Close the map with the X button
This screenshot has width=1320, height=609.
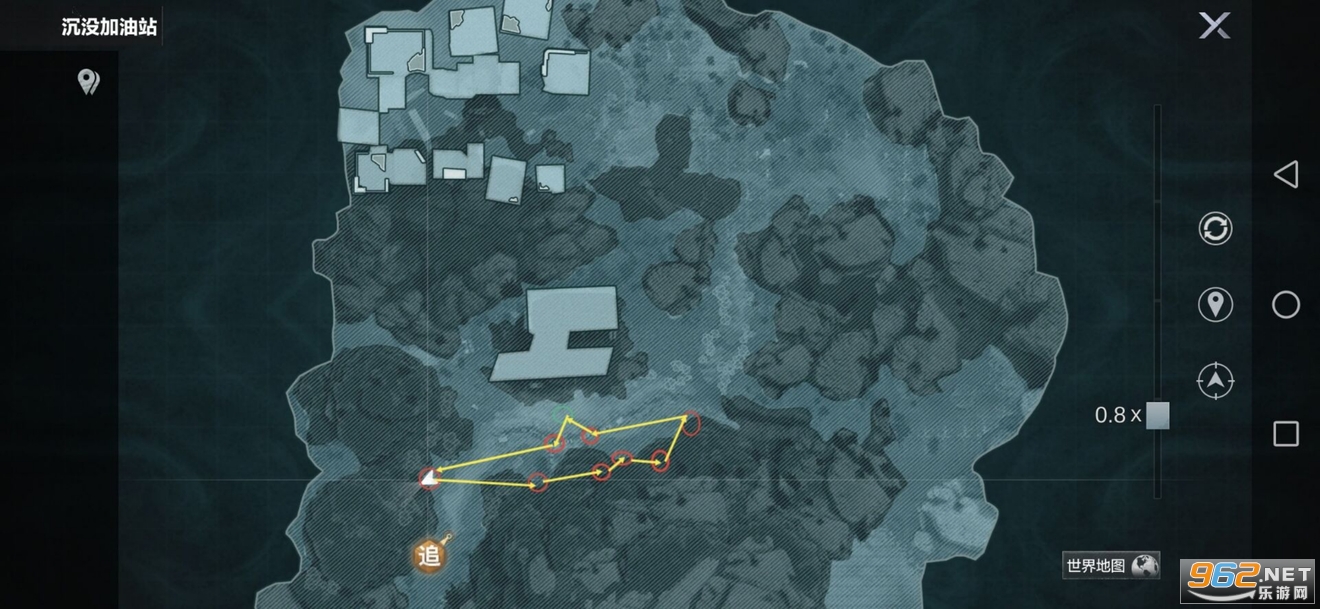[1214, 27]
